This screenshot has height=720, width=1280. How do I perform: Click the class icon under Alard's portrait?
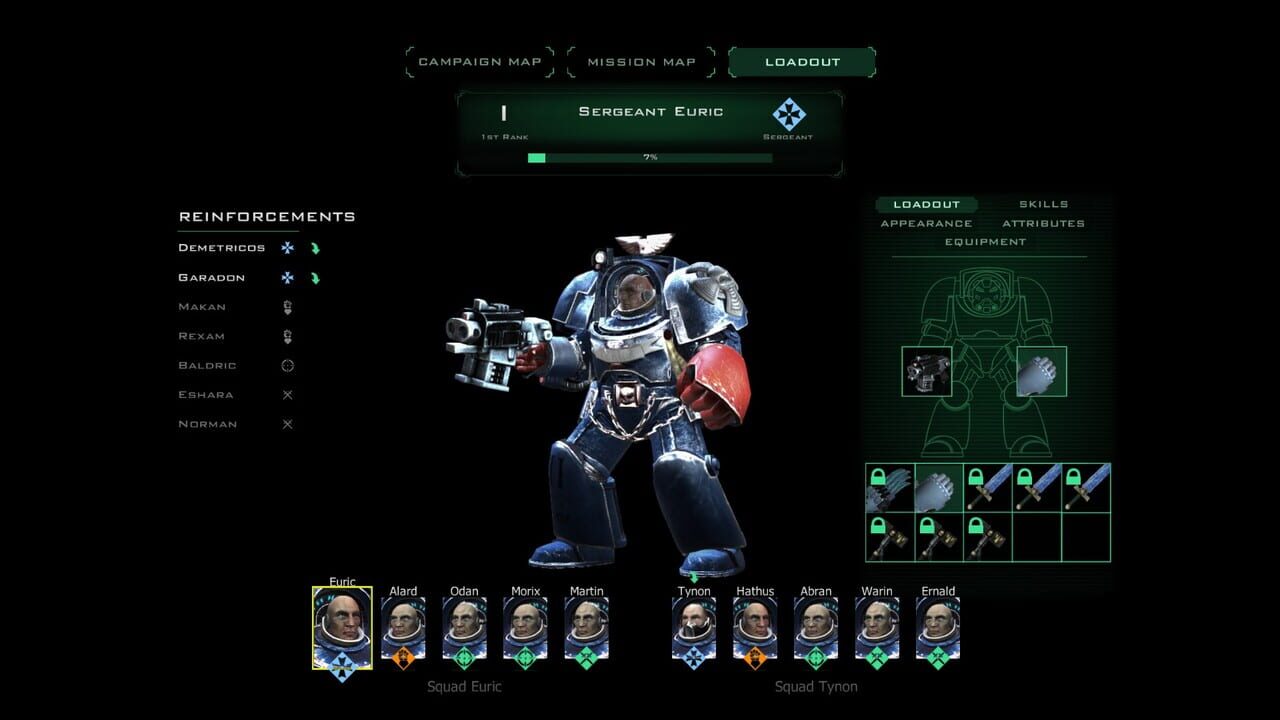tap(403, 655)
